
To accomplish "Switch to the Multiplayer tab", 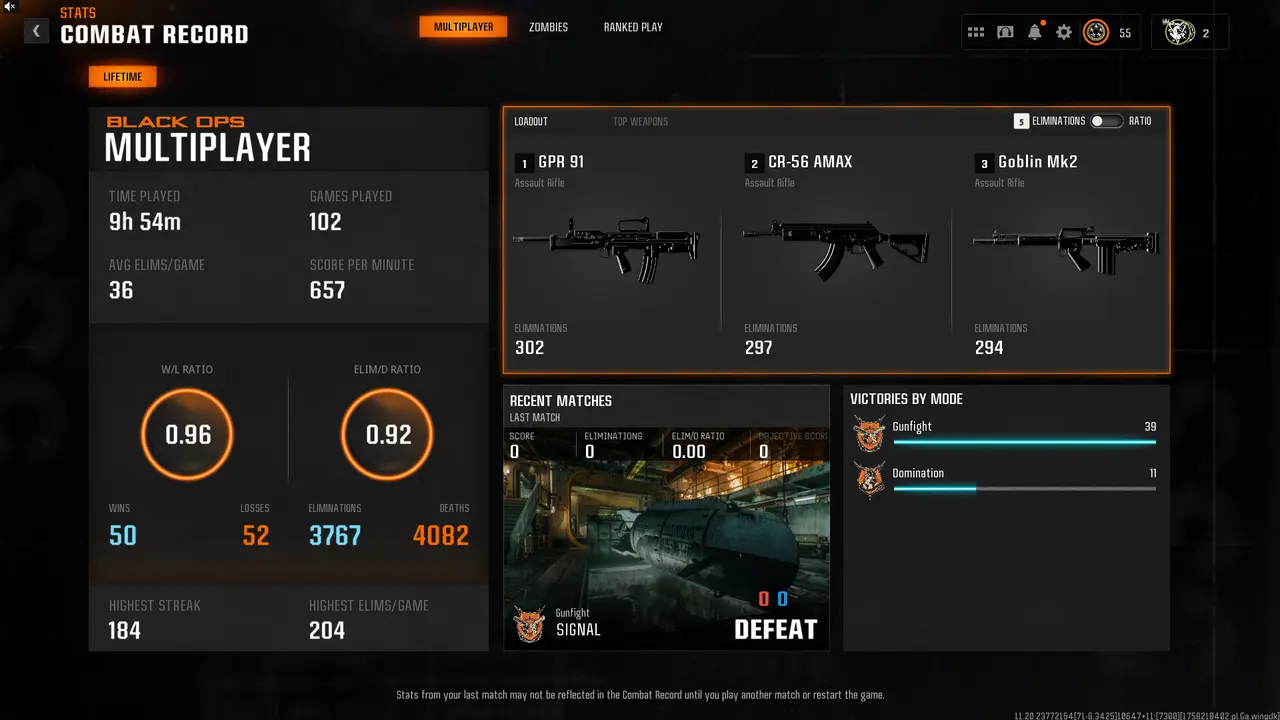I will [463, 27].
